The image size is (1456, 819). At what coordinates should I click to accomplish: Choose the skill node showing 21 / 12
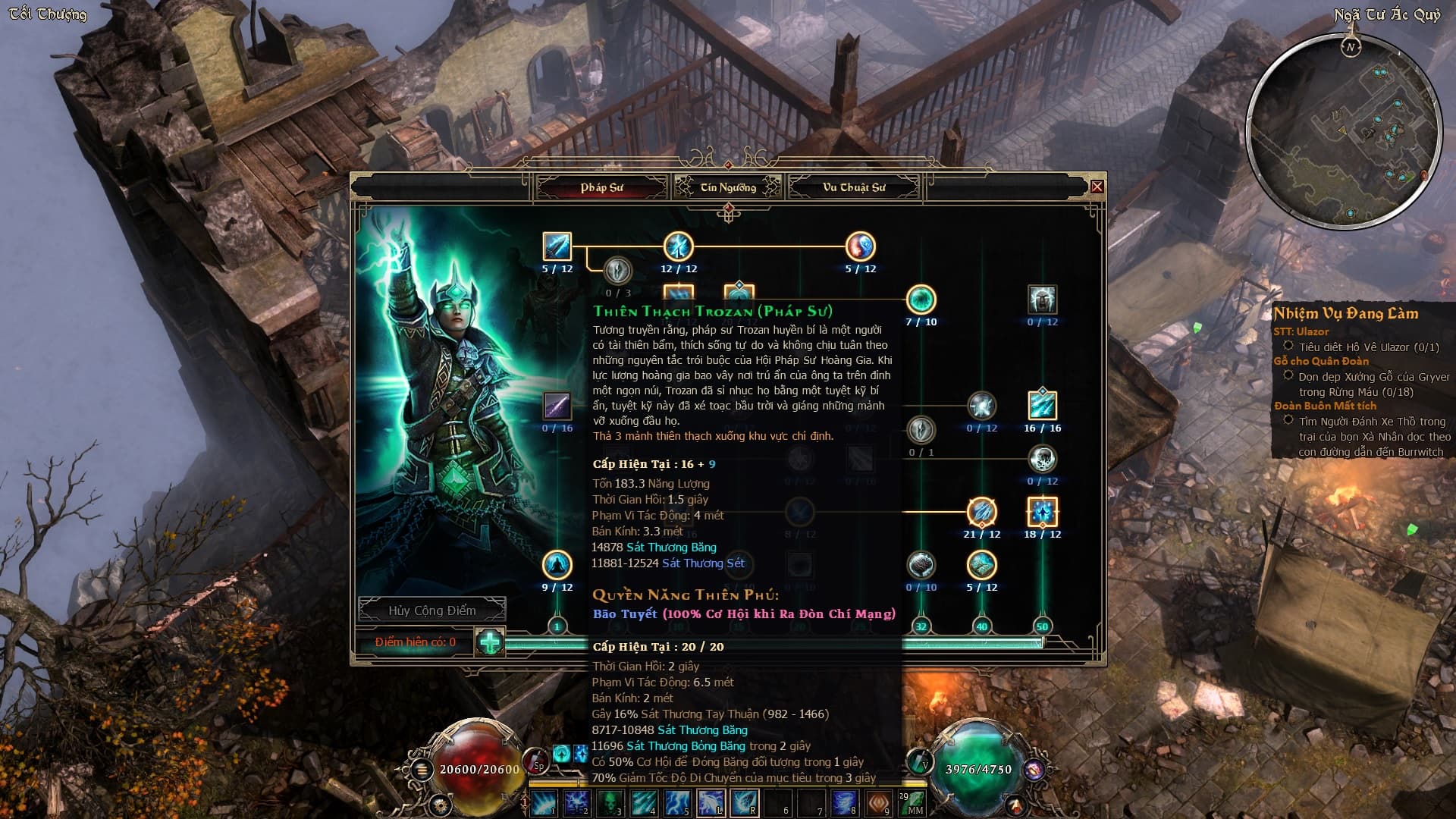(981, 512)
